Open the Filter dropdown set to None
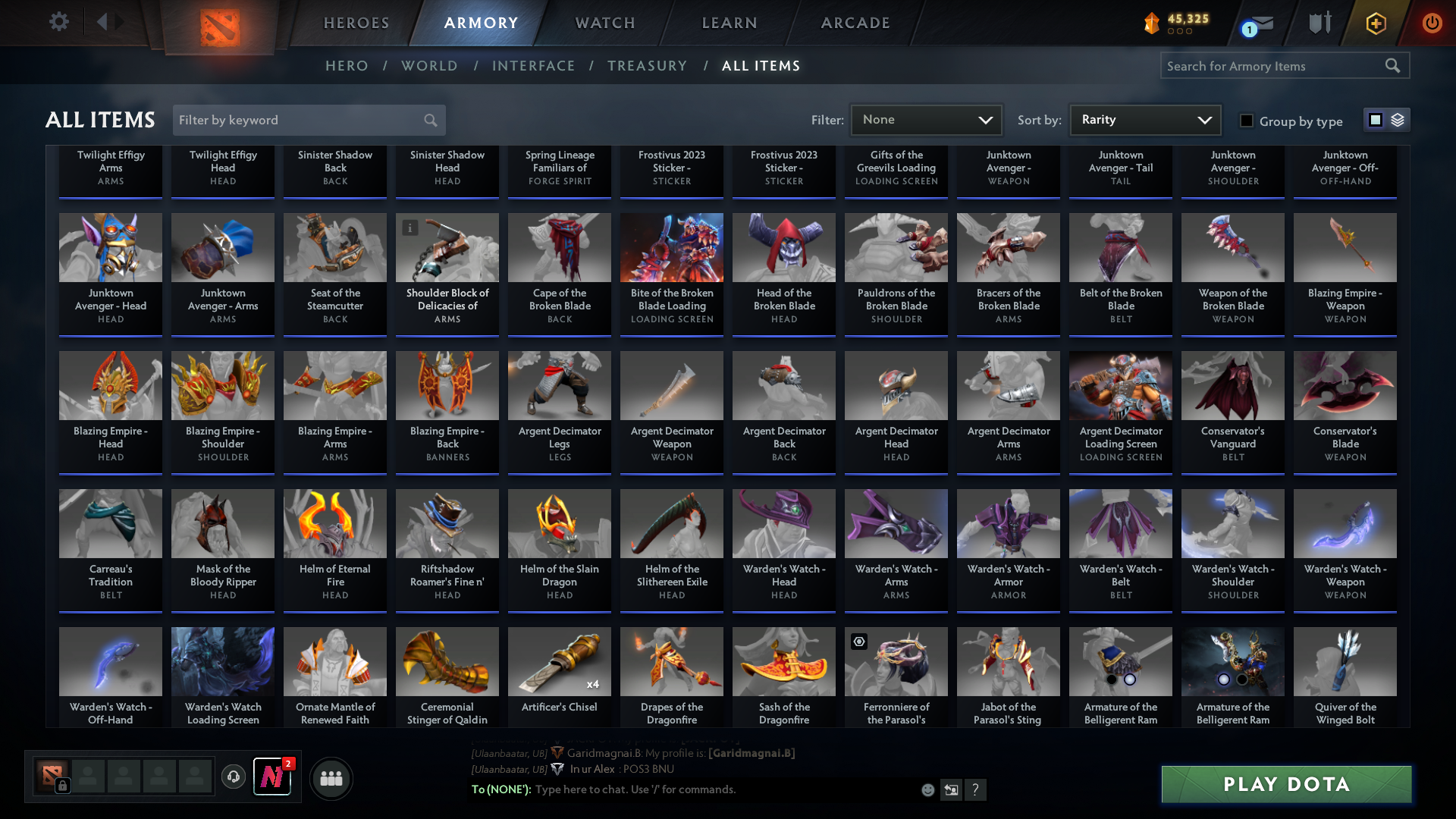 [925, 120]
